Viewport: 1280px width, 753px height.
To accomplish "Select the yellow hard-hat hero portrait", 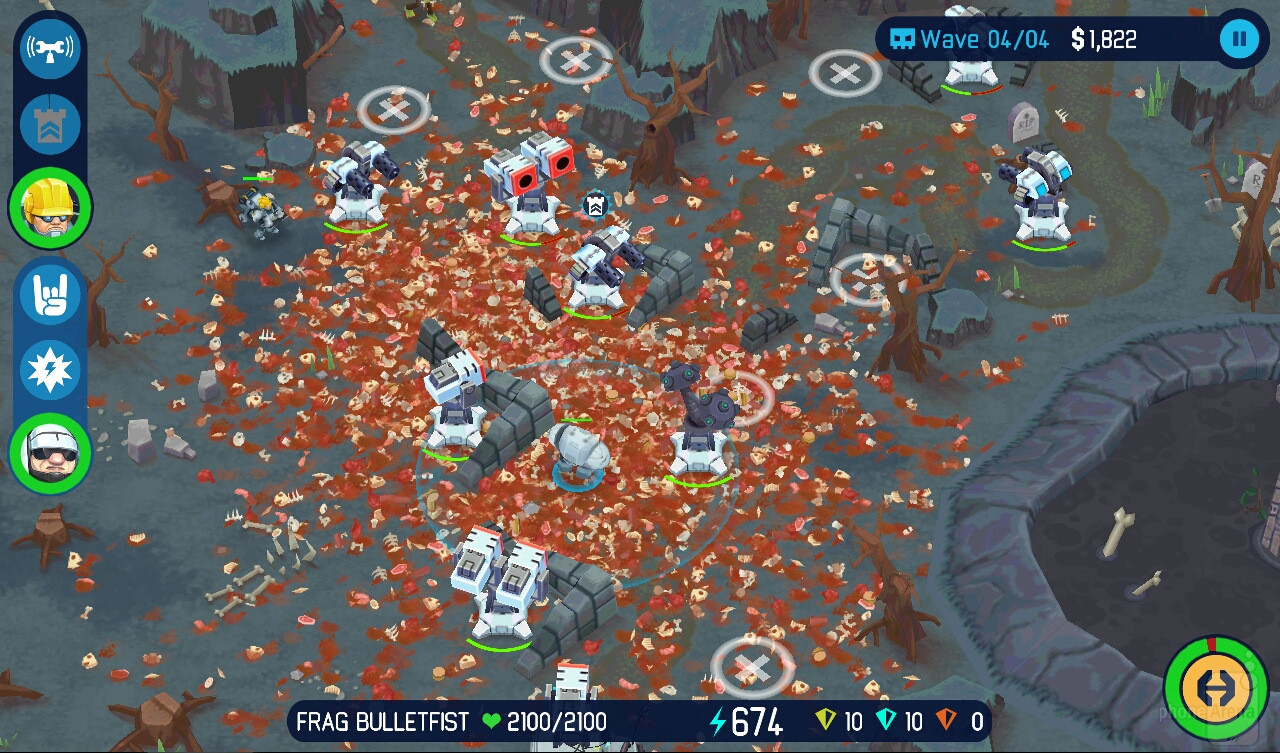I will (x=50, y=209).
